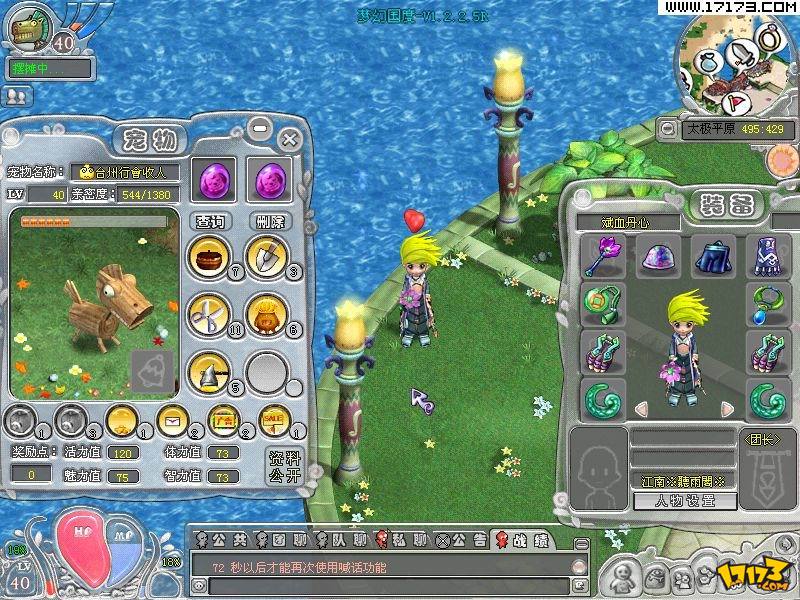Close the pet window with the X button
Viewport: 800px width, 600px height.
290,137
